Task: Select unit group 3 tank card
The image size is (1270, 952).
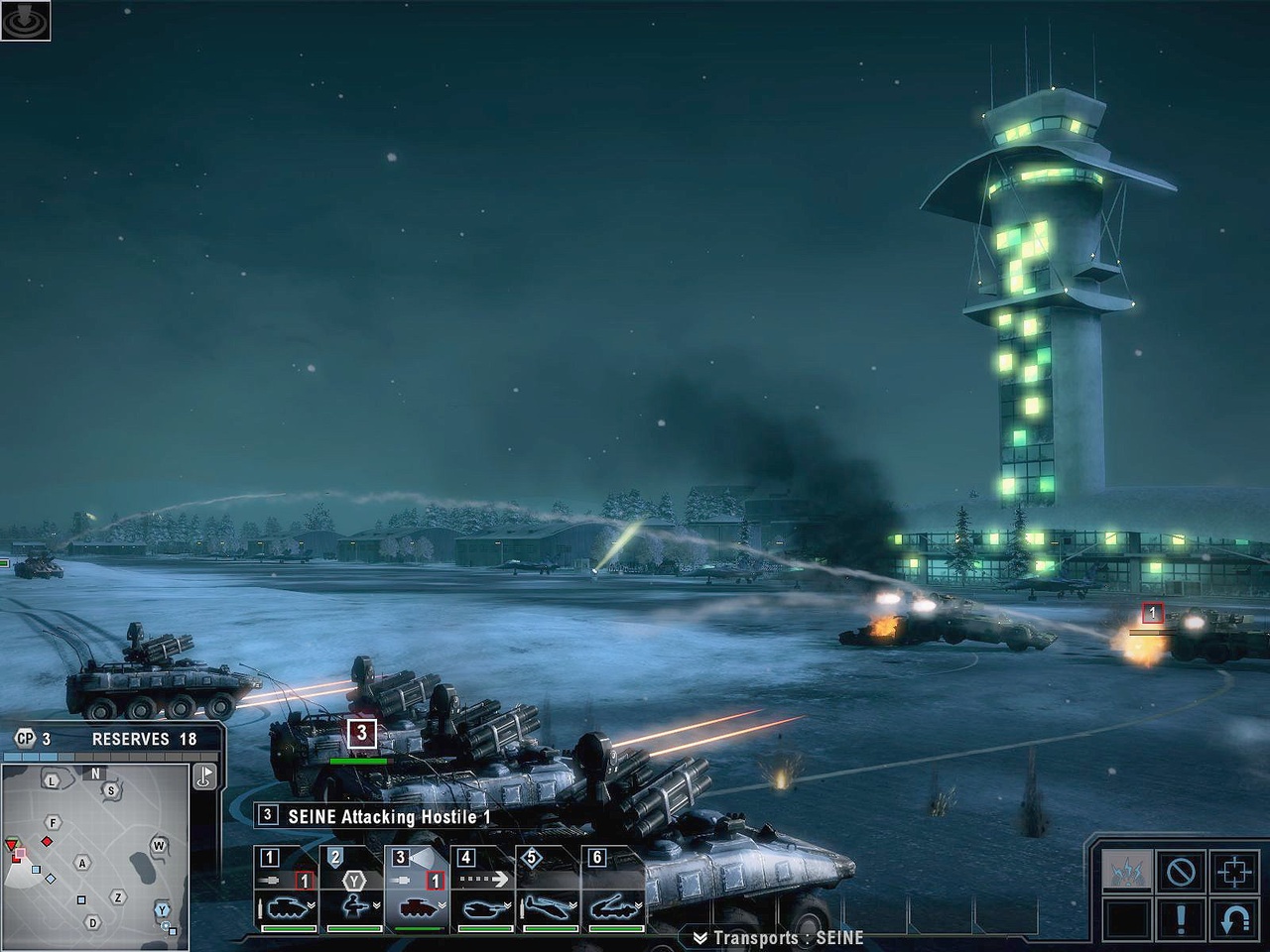Action: click(x=418, y=890)
